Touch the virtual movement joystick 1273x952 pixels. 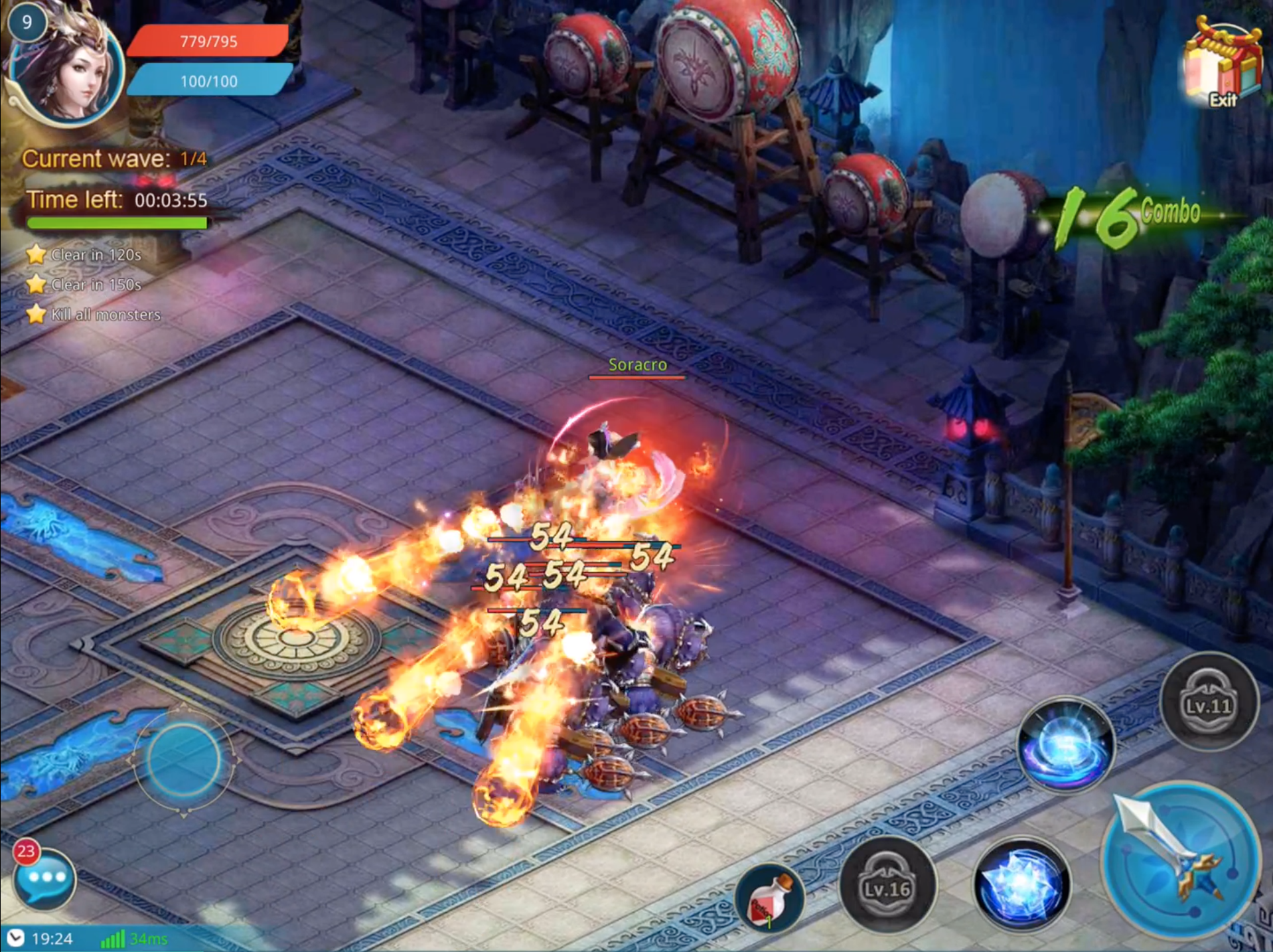184,760
